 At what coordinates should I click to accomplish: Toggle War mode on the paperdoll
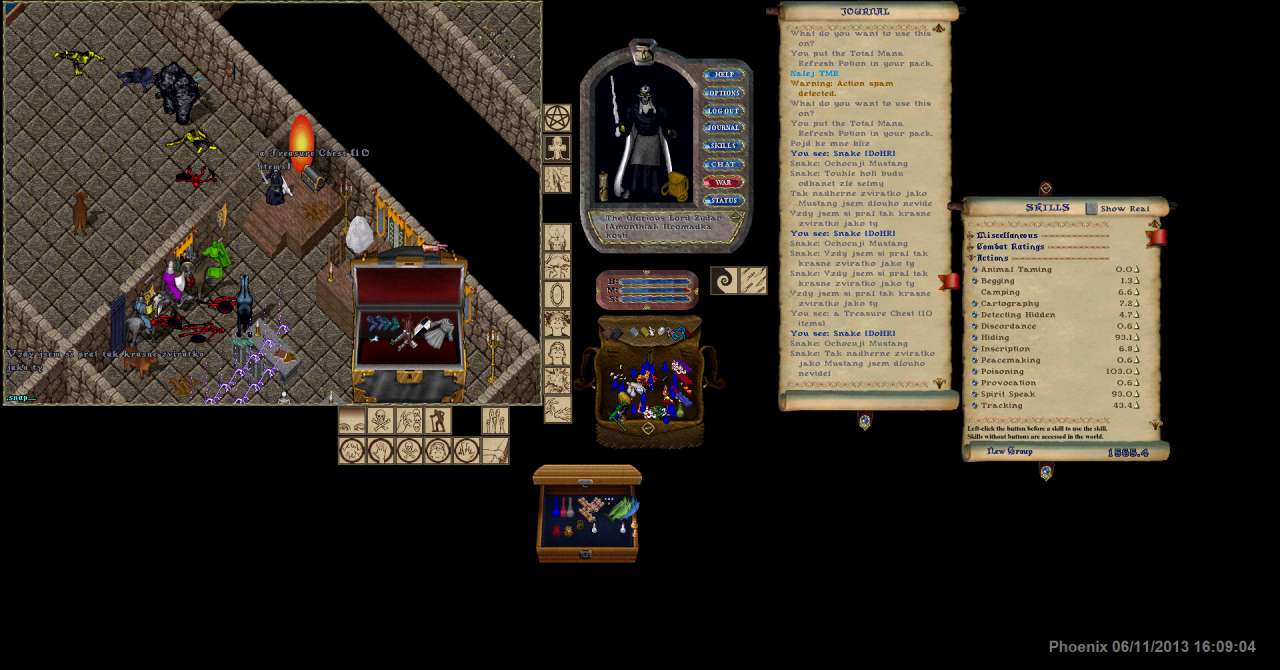pyautogui.click(x=723, y=183)
